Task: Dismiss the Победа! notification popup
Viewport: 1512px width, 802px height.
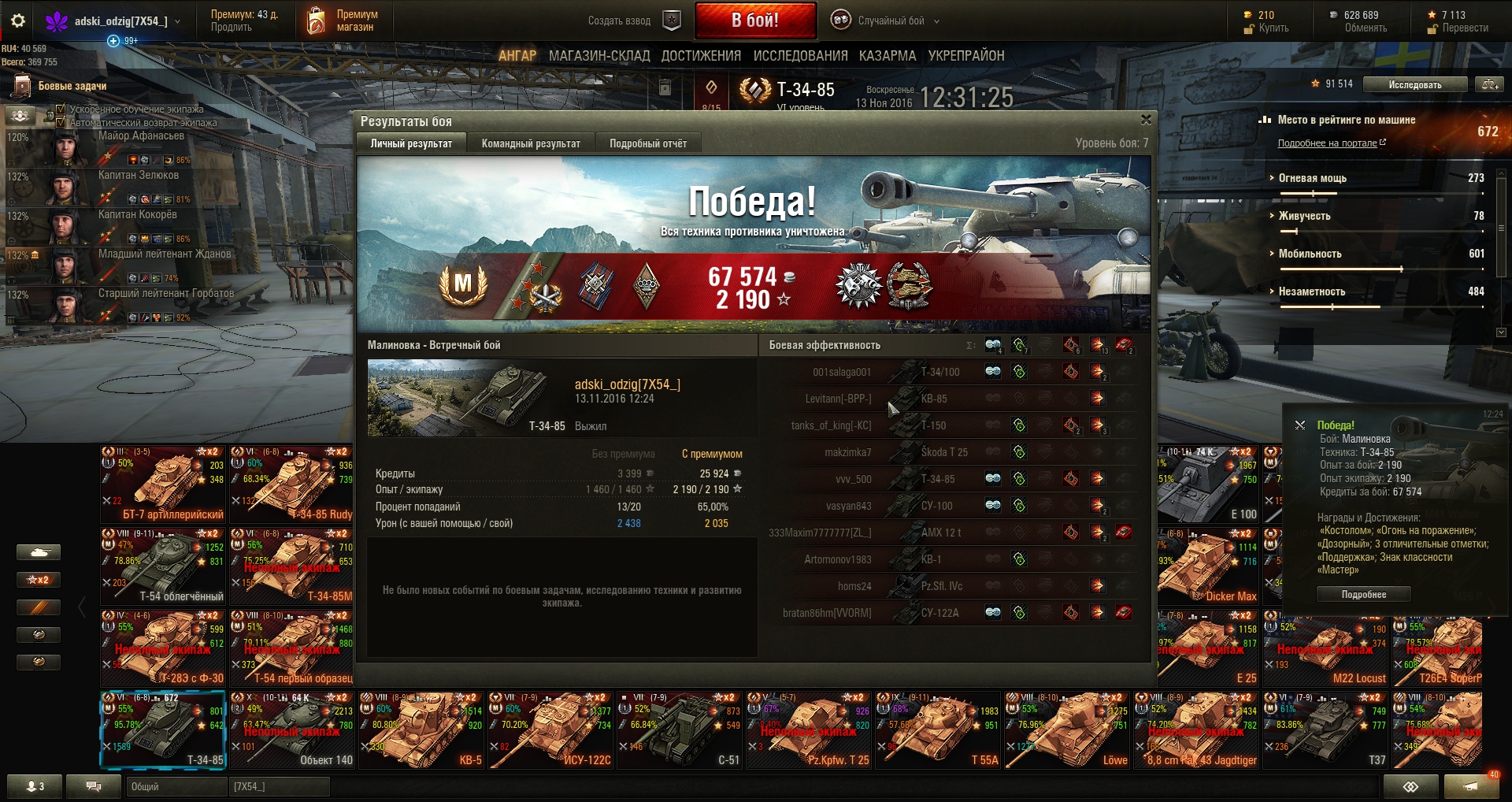Action: click(x=1299, y=425)
